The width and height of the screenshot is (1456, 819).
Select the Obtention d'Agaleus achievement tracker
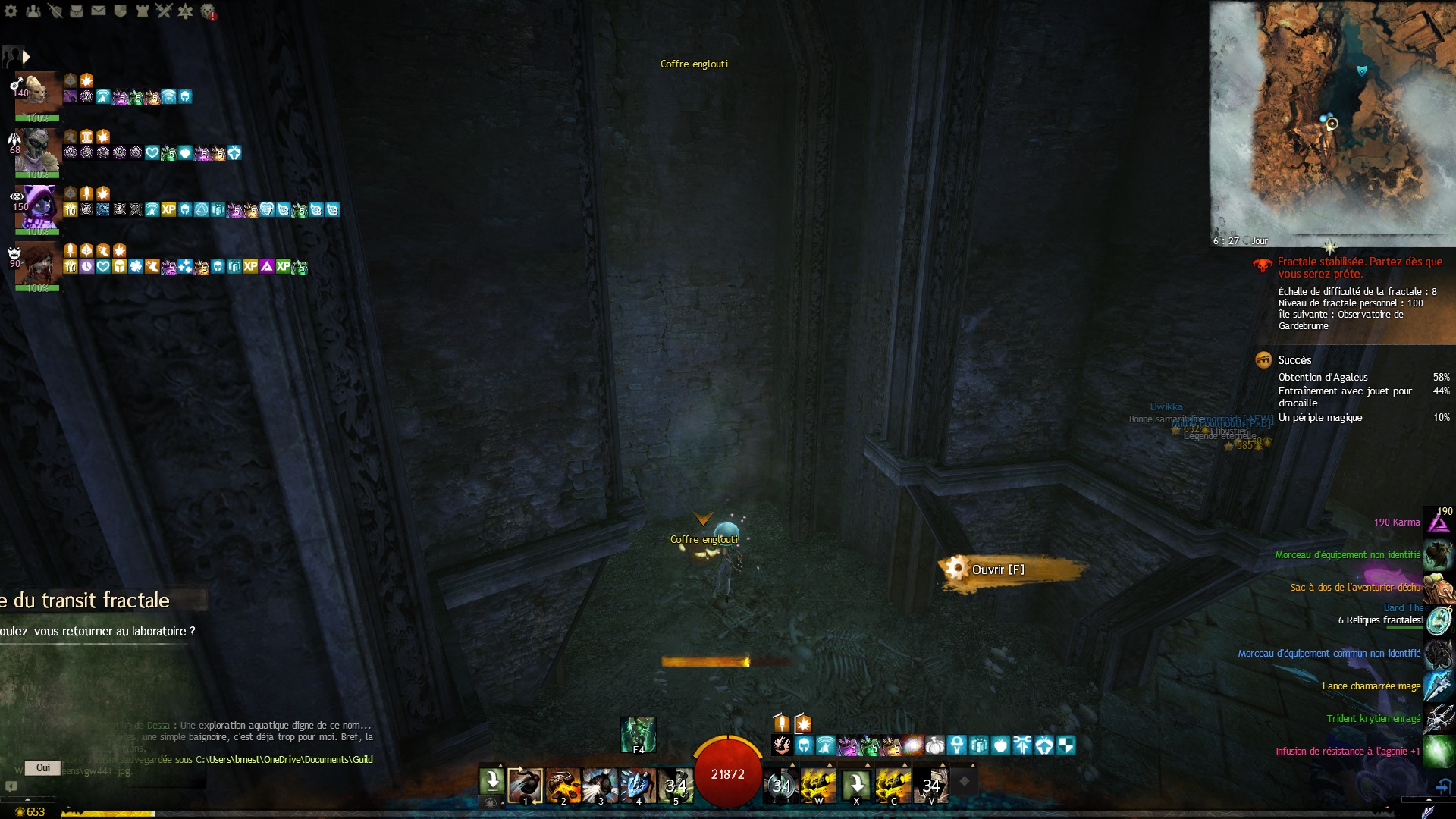tap(1323, 377)
